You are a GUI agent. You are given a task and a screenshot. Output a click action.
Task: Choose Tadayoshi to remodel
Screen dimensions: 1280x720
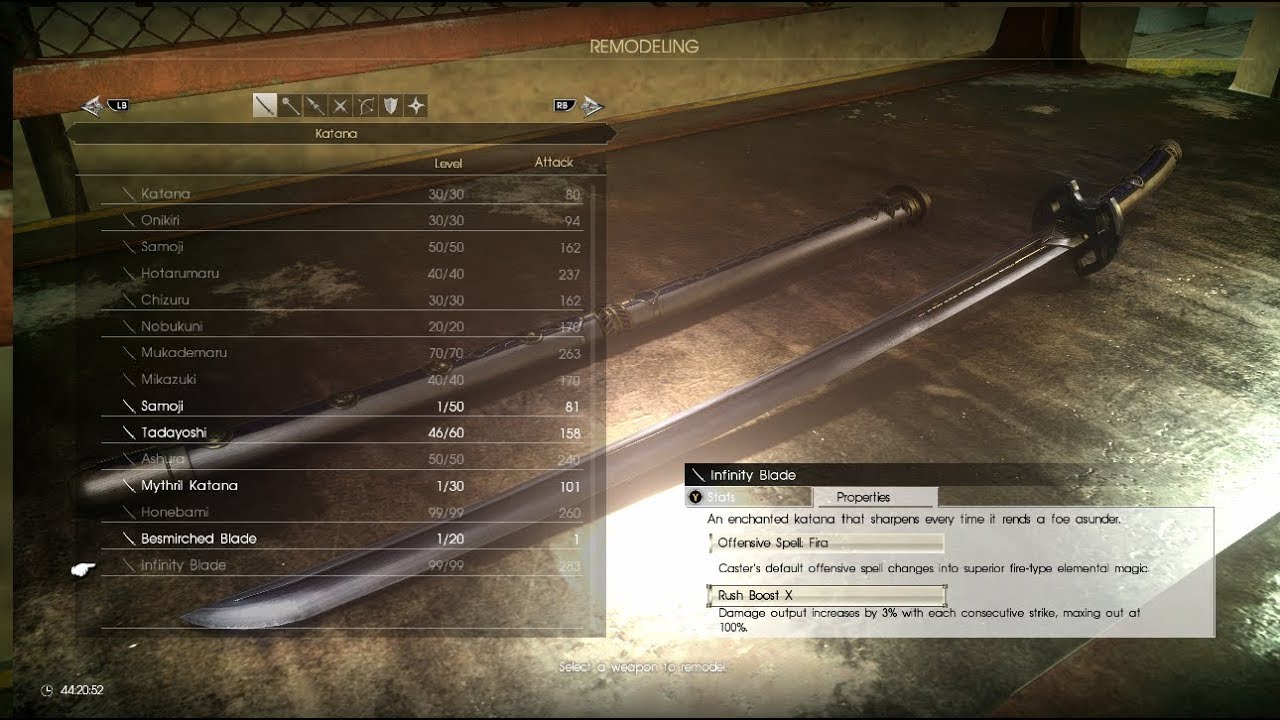pos(340,433)
